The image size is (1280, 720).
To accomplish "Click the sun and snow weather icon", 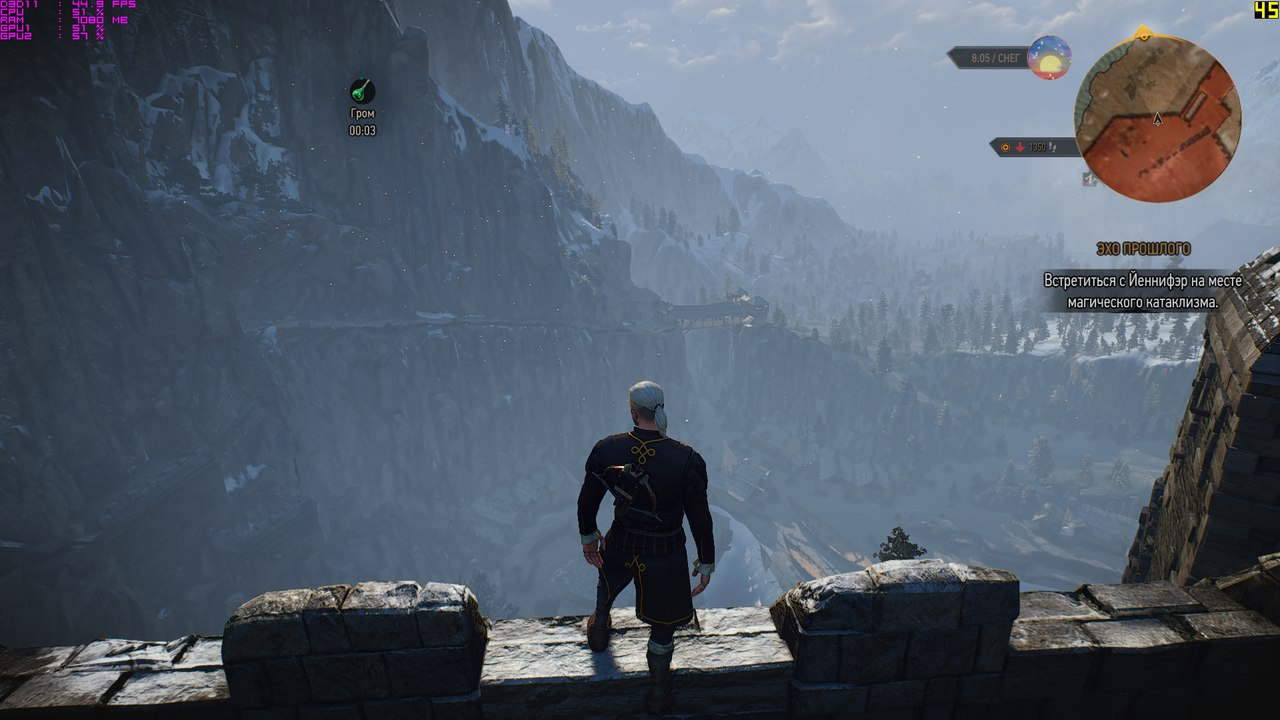I will (1049, 58).
